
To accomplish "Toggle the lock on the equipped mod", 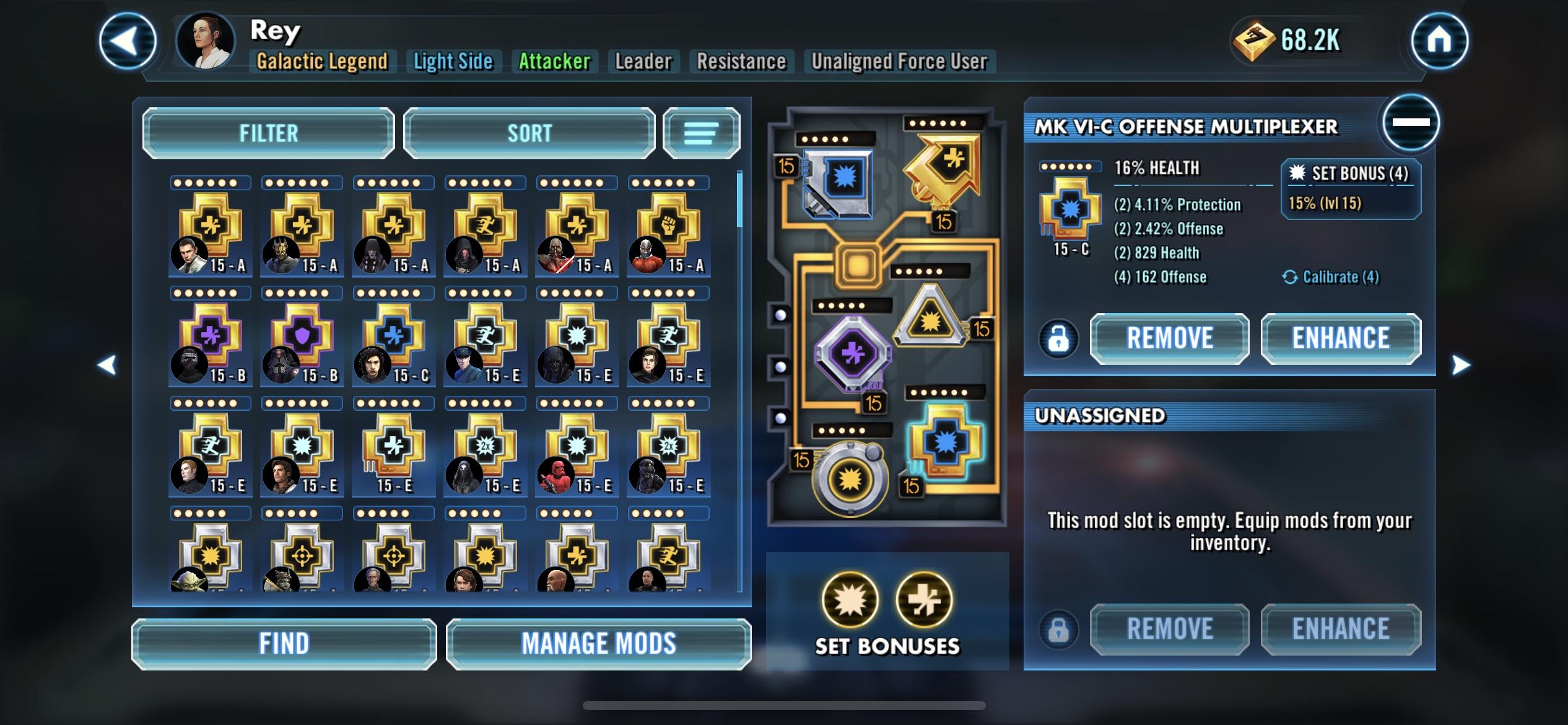I will pyautogui.click(x=1058, y=339).
